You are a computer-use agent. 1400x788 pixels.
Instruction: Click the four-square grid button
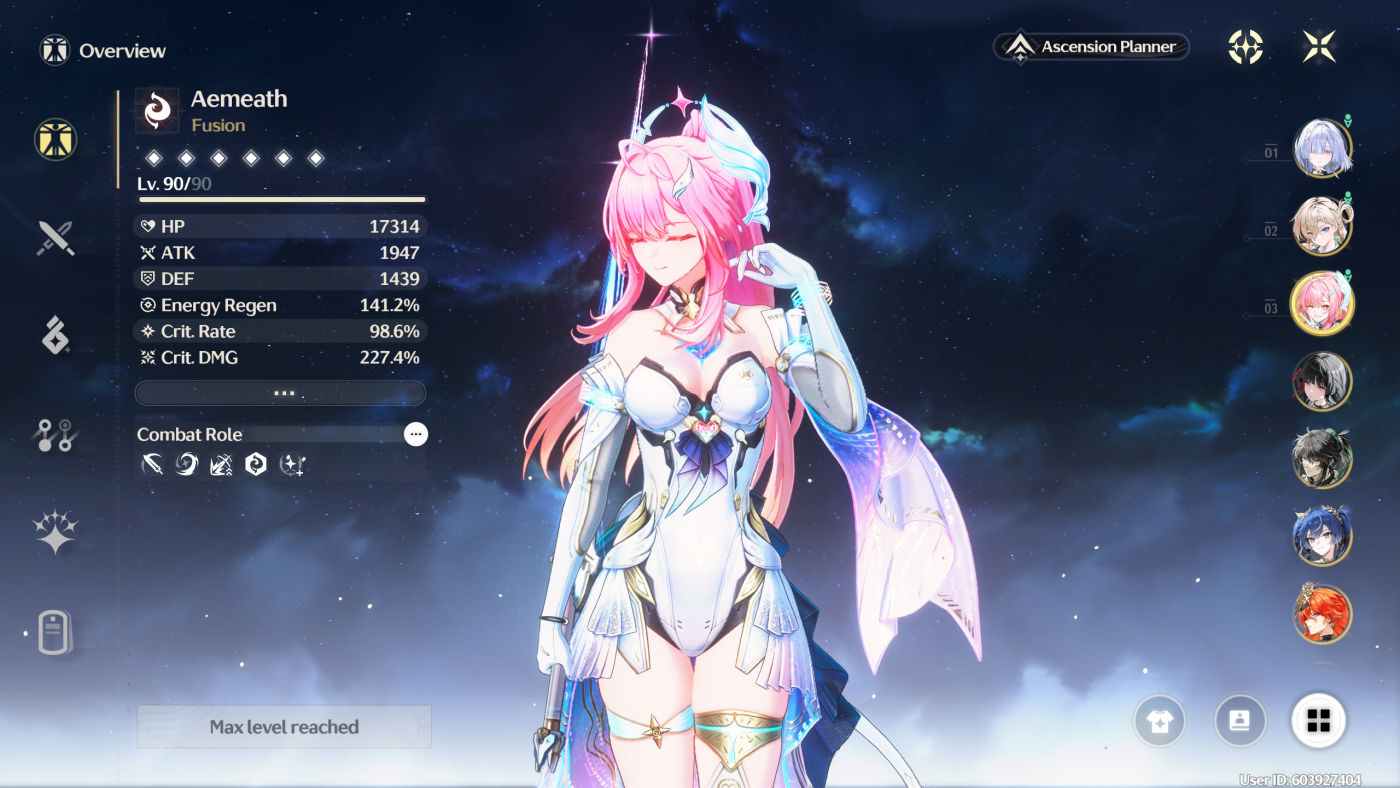[1319, 720]
